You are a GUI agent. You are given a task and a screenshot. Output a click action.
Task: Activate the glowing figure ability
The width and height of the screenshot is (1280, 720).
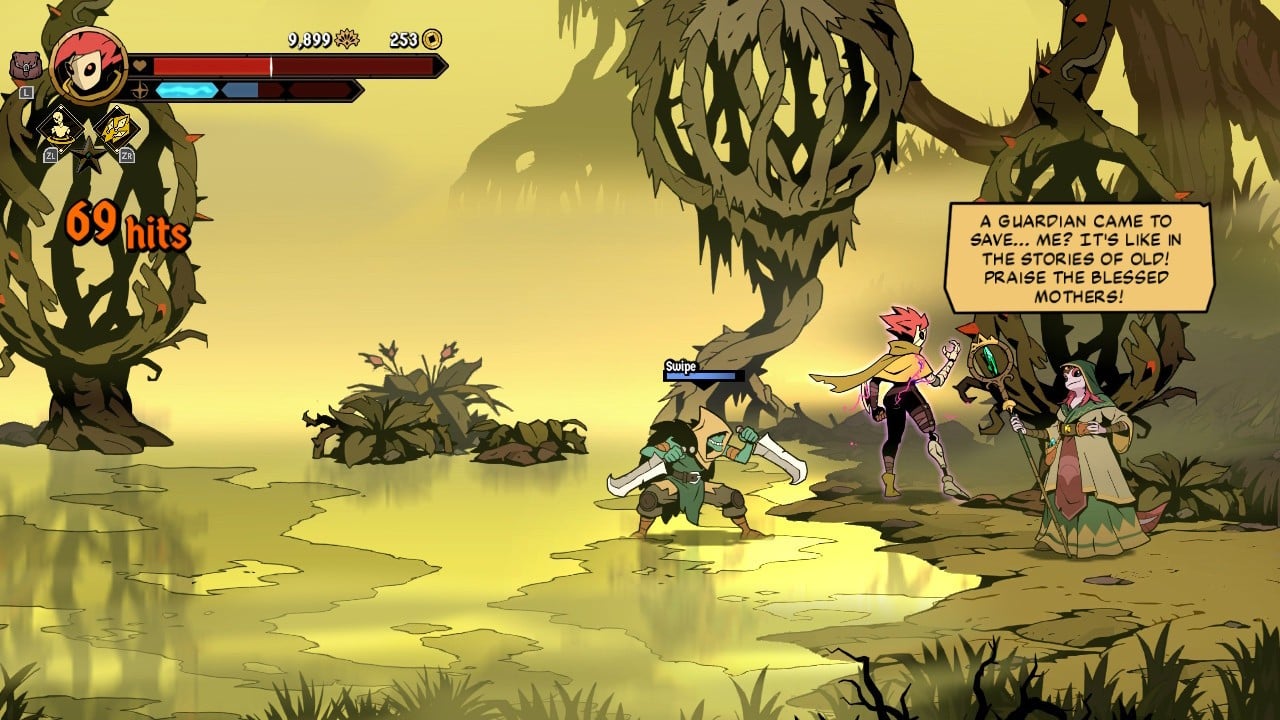(60, 127)
